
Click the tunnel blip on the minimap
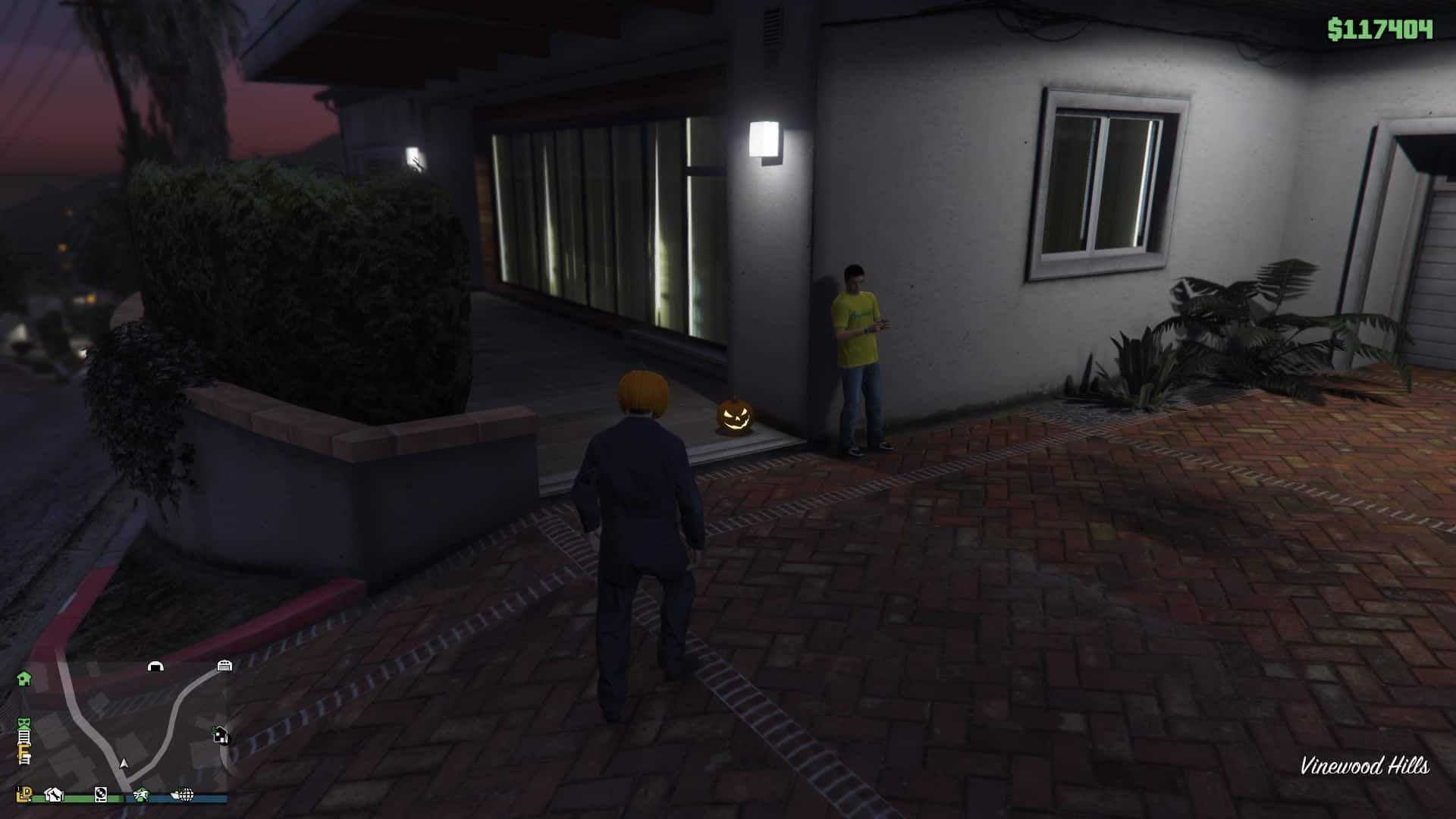(x=155, y=667)
